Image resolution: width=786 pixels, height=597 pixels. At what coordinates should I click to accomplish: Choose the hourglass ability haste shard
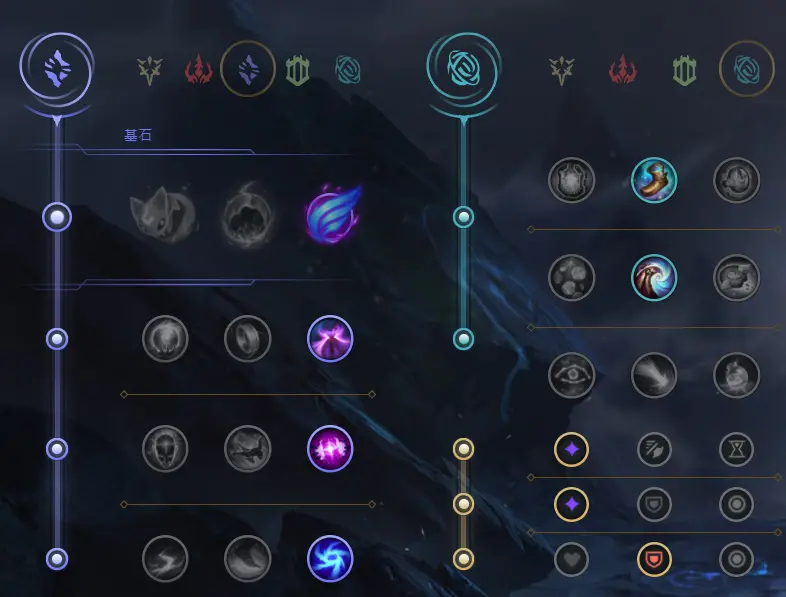(x=737, y=450)
